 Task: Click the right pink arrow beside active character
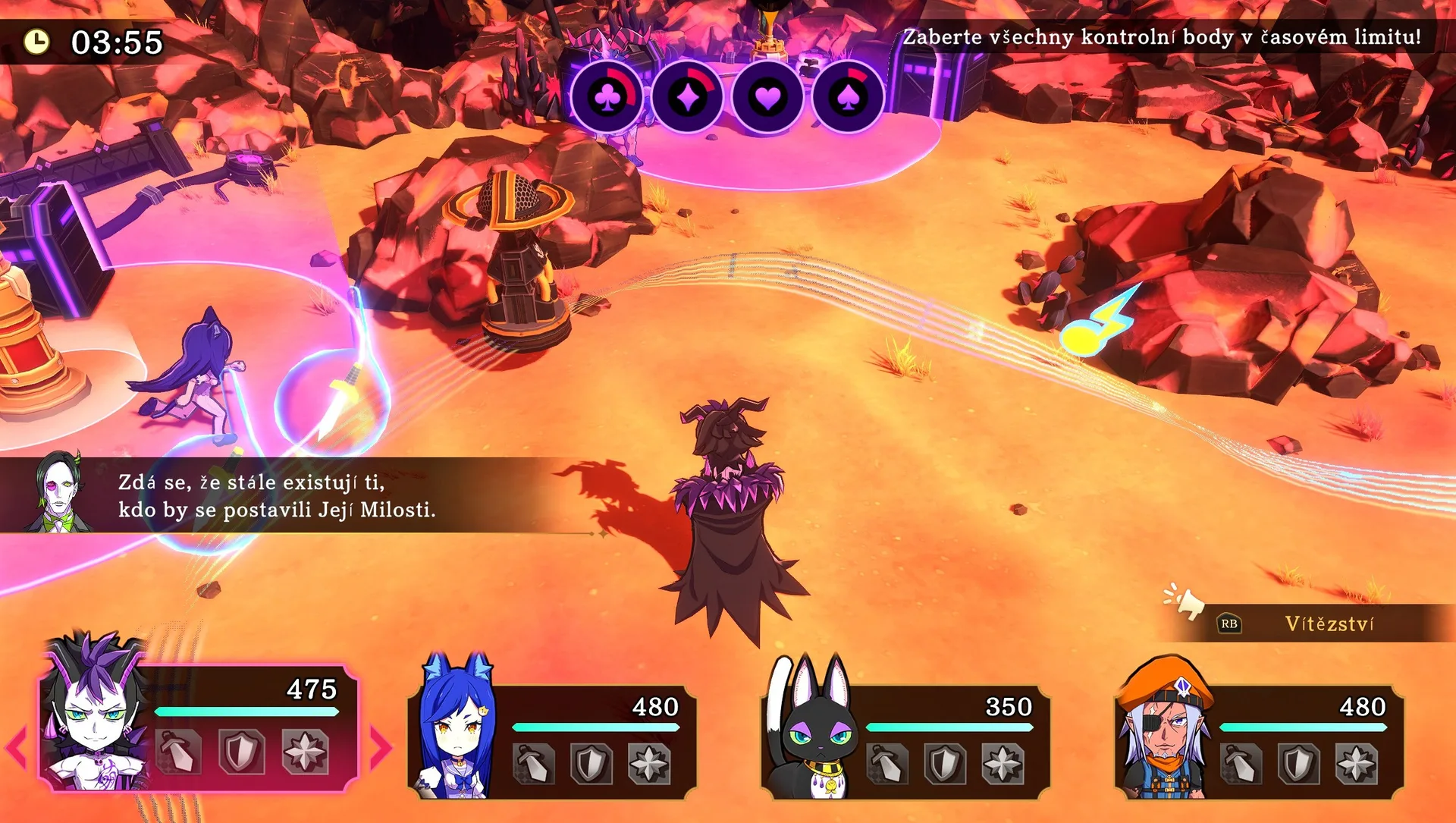[x=381, y=747]
